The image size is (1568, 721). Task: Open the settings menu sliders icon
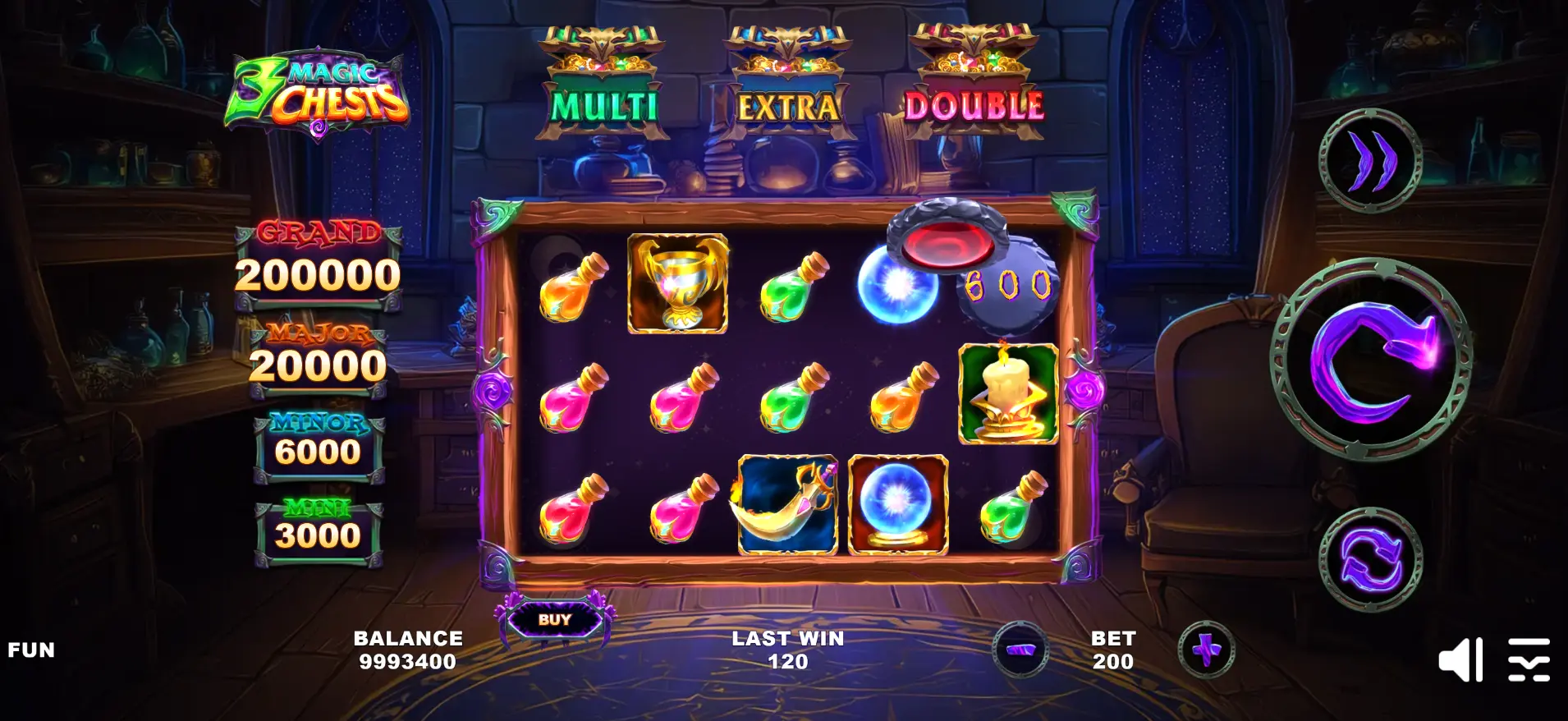coord(1529,659)
